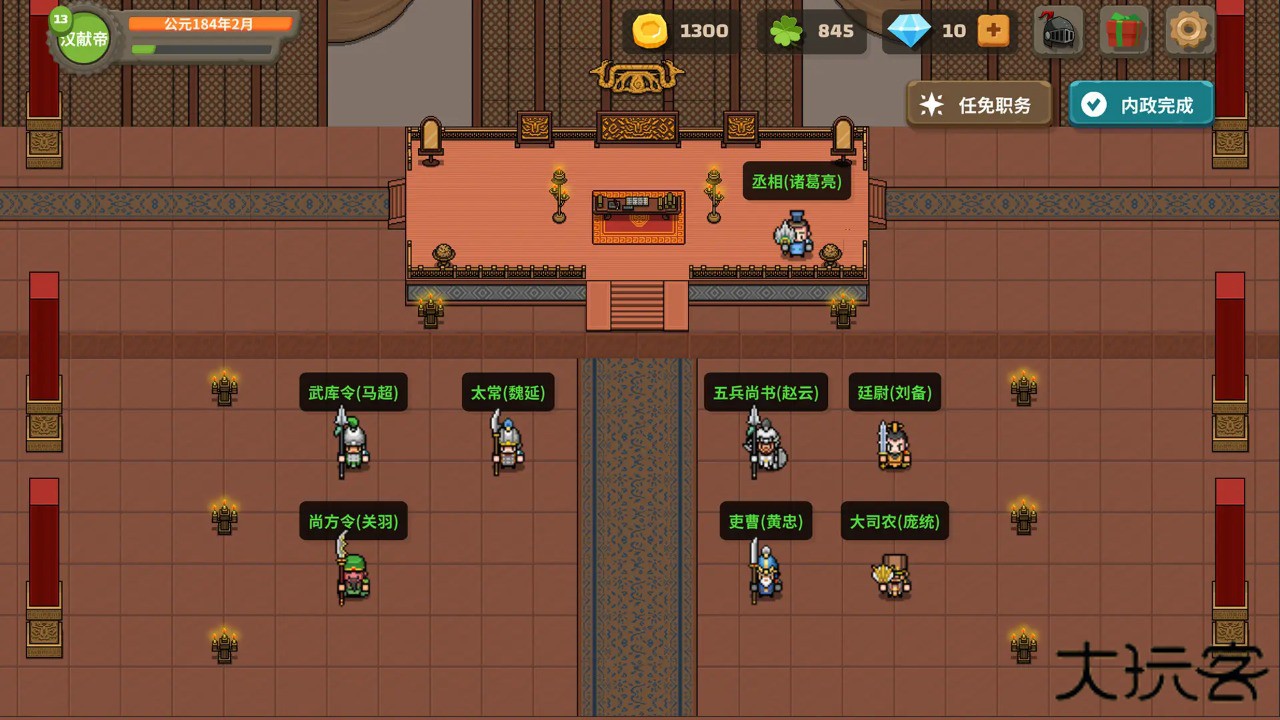Choose the 太常(魏延) official label

tap(508, 393)
